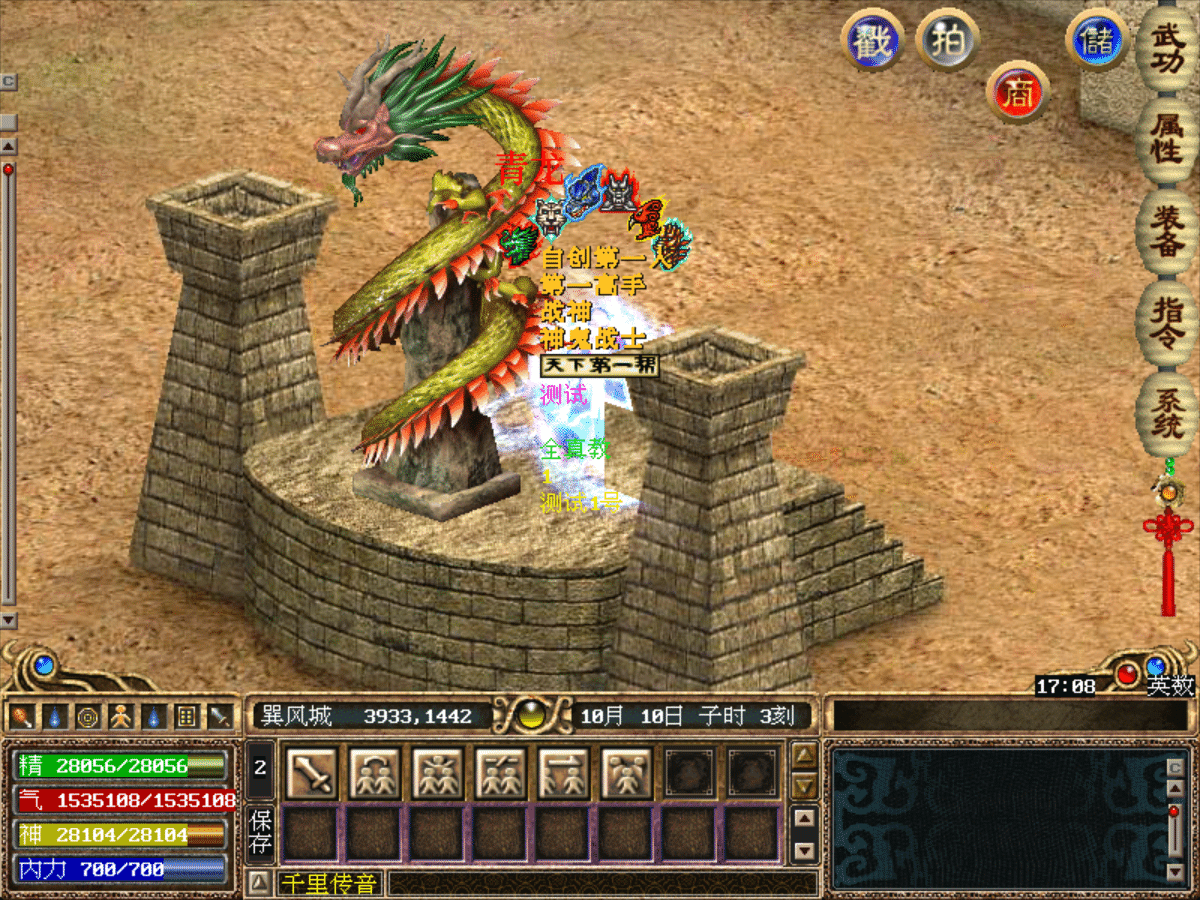
Task: Click the grey 拍 round button
Action: tap(947, 39)
